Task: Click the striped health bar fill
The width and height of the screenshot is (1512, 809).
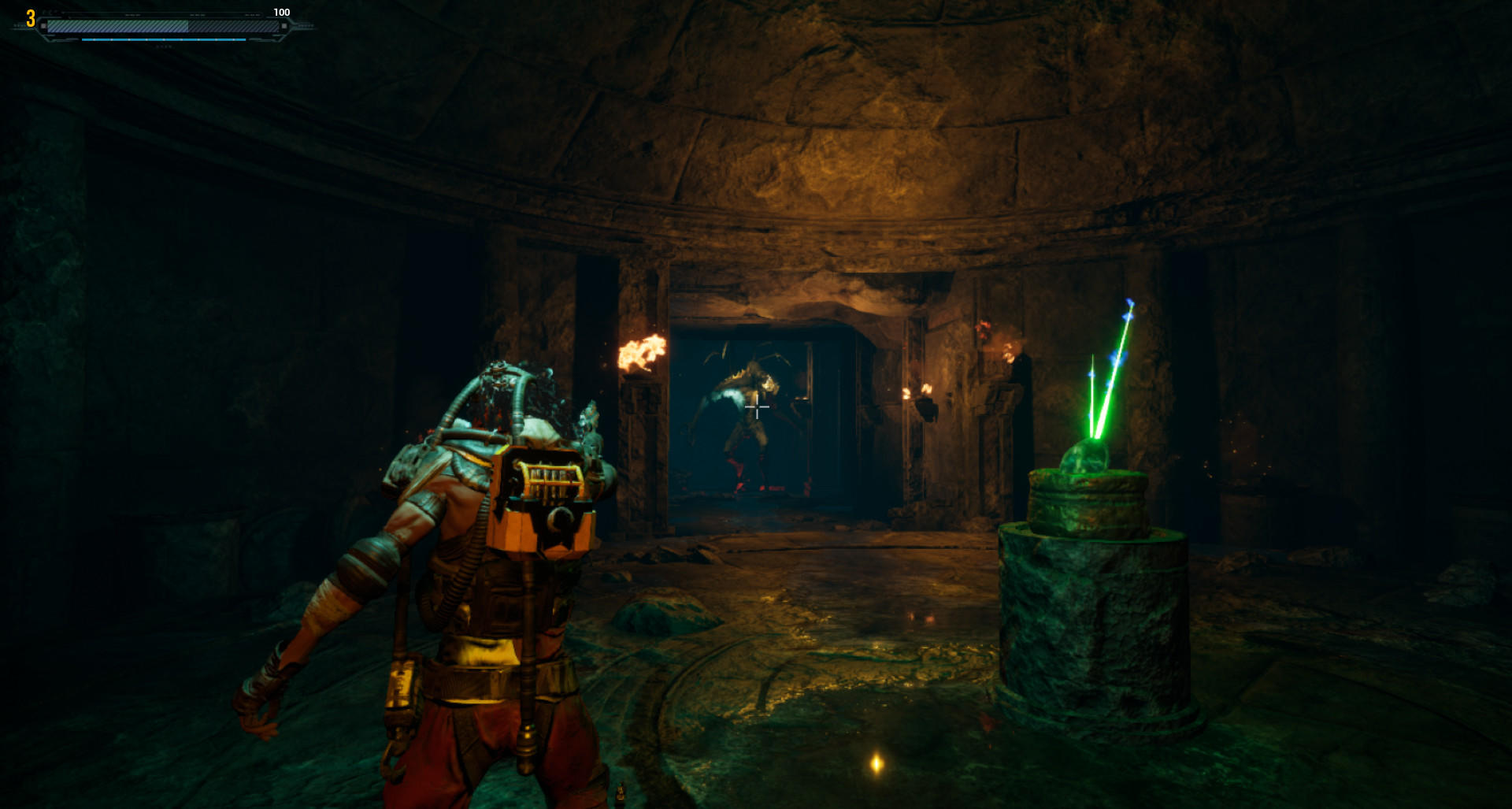Action: tap(118, 26)
